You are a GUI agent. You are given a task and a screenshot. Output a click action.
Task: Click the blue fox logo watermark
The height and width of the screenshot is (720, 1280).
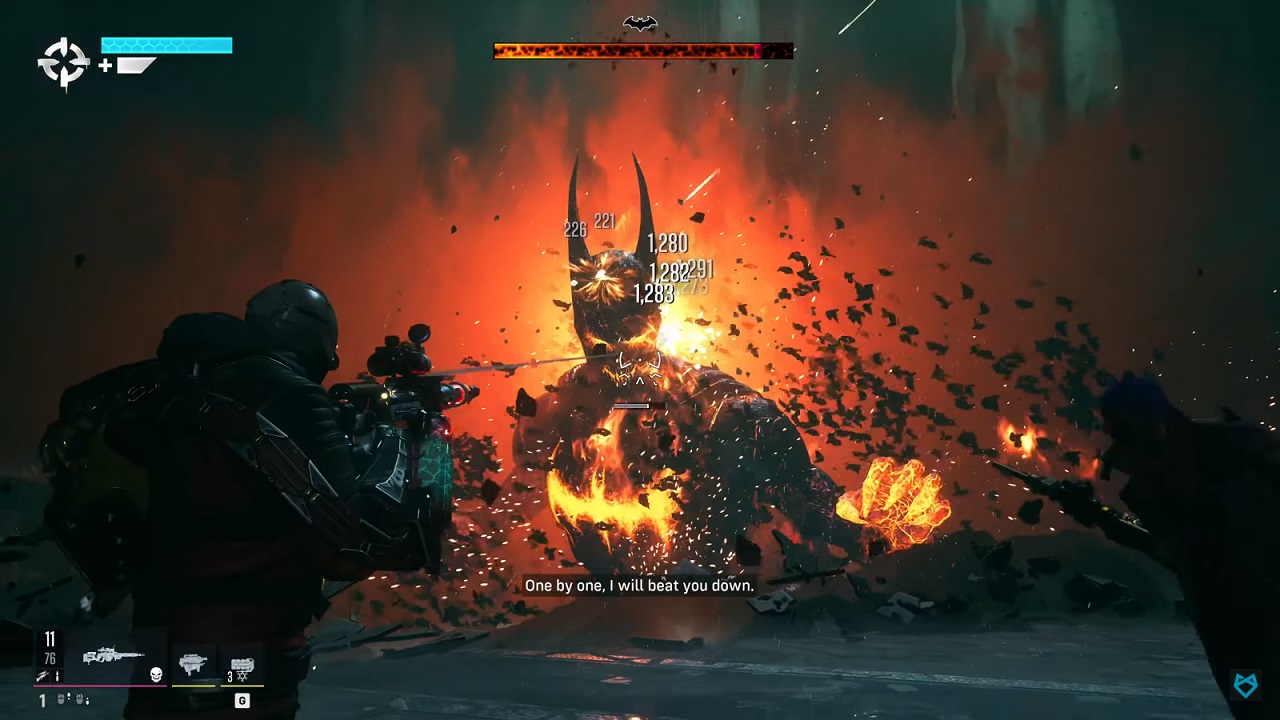[1245, 684]
